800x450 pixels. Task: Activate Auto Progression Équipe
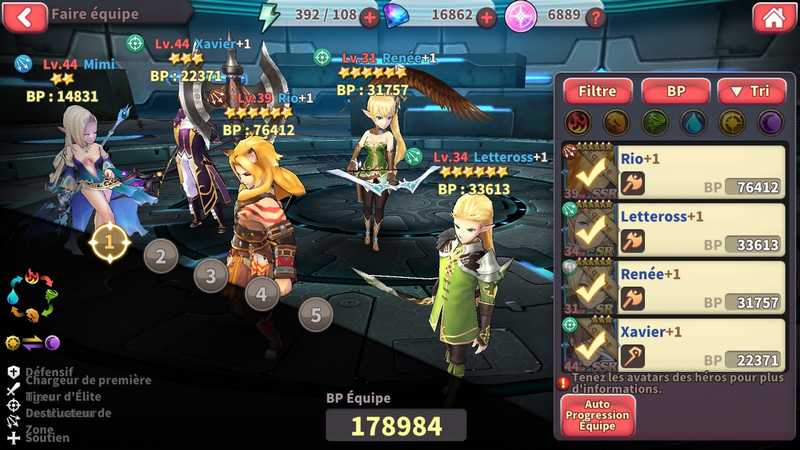[597, 415]
